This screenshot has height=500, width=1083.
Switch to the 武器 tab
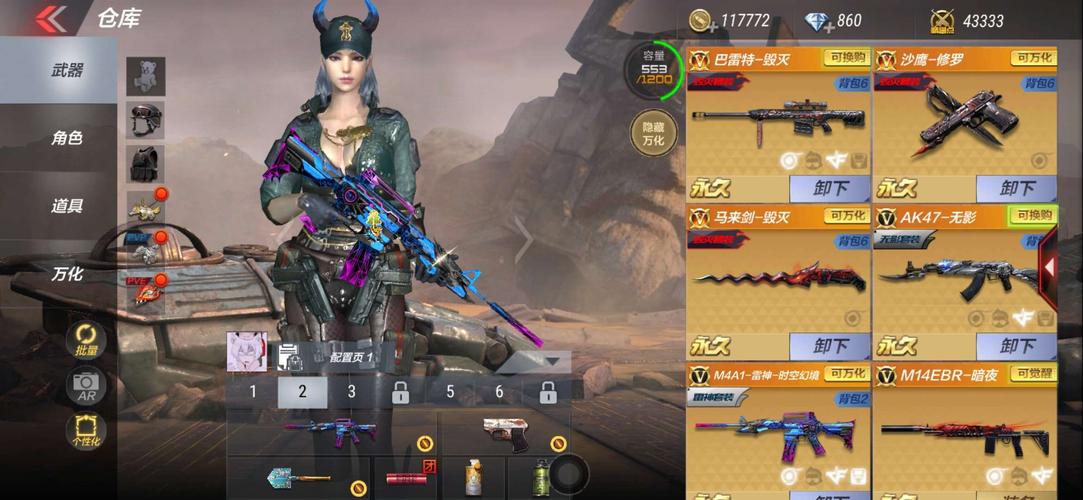[67, 71]
